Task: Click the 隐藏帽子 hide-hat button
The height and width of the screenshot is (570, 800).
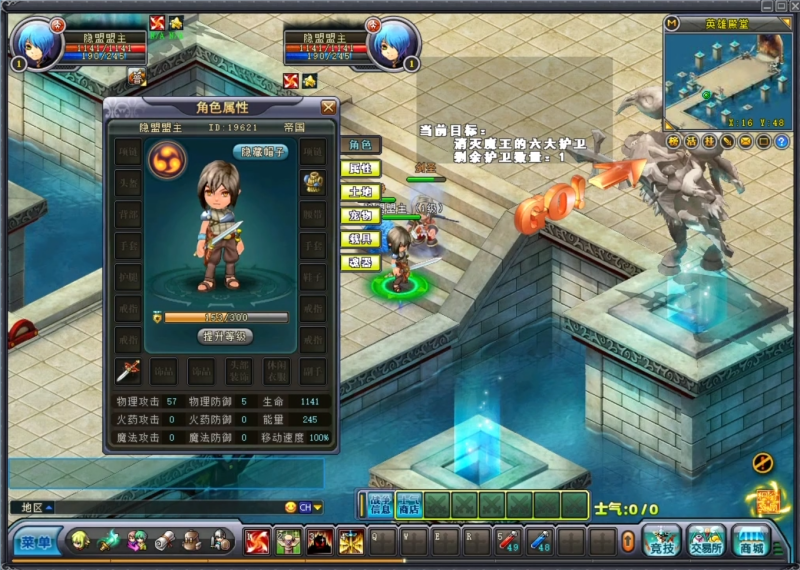Action: (260, 152)
